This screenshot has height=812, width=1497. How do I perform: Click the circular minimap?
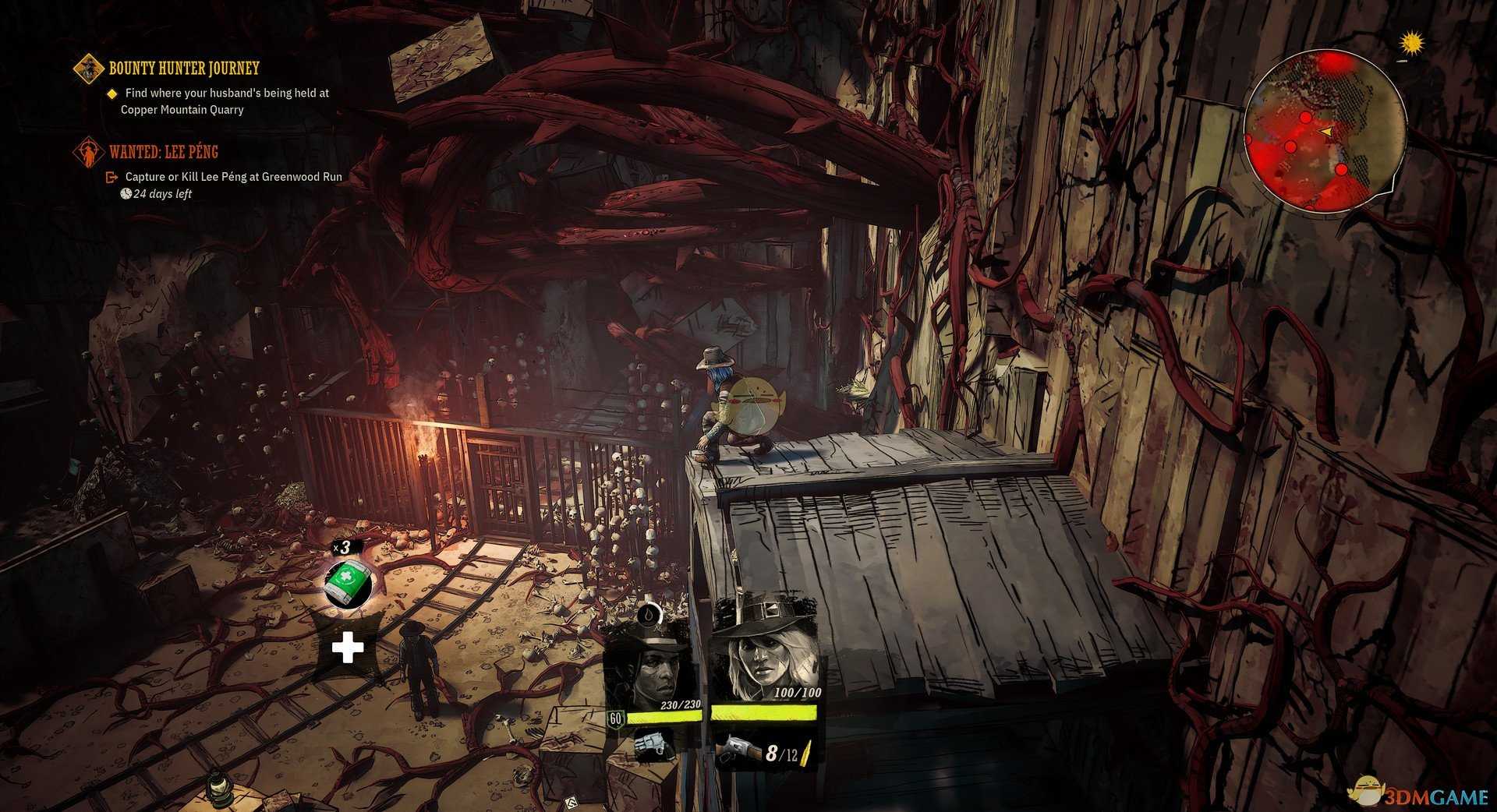(1324, 132)
